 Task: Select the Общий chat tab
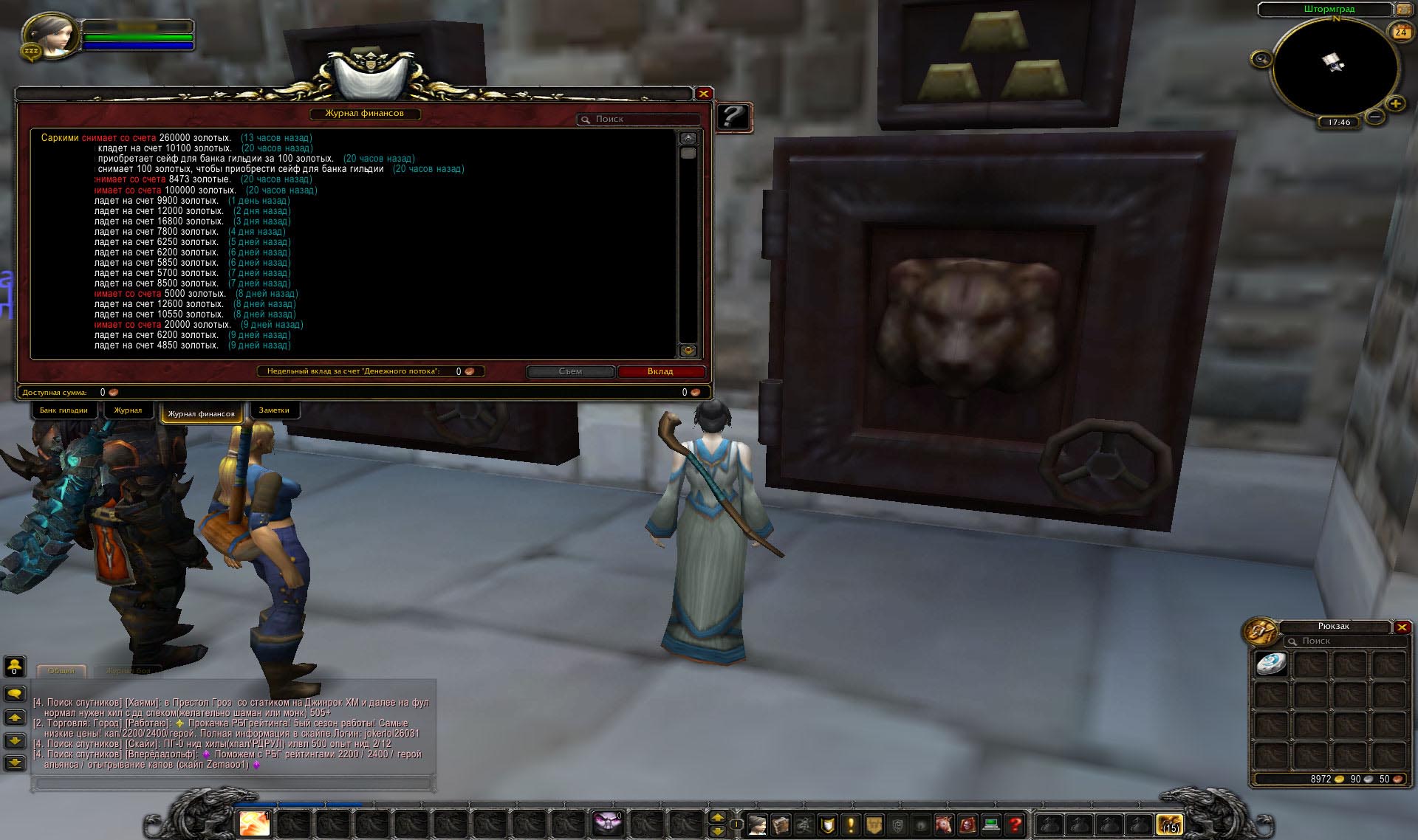pyautogui.click(x=63, y=670)
